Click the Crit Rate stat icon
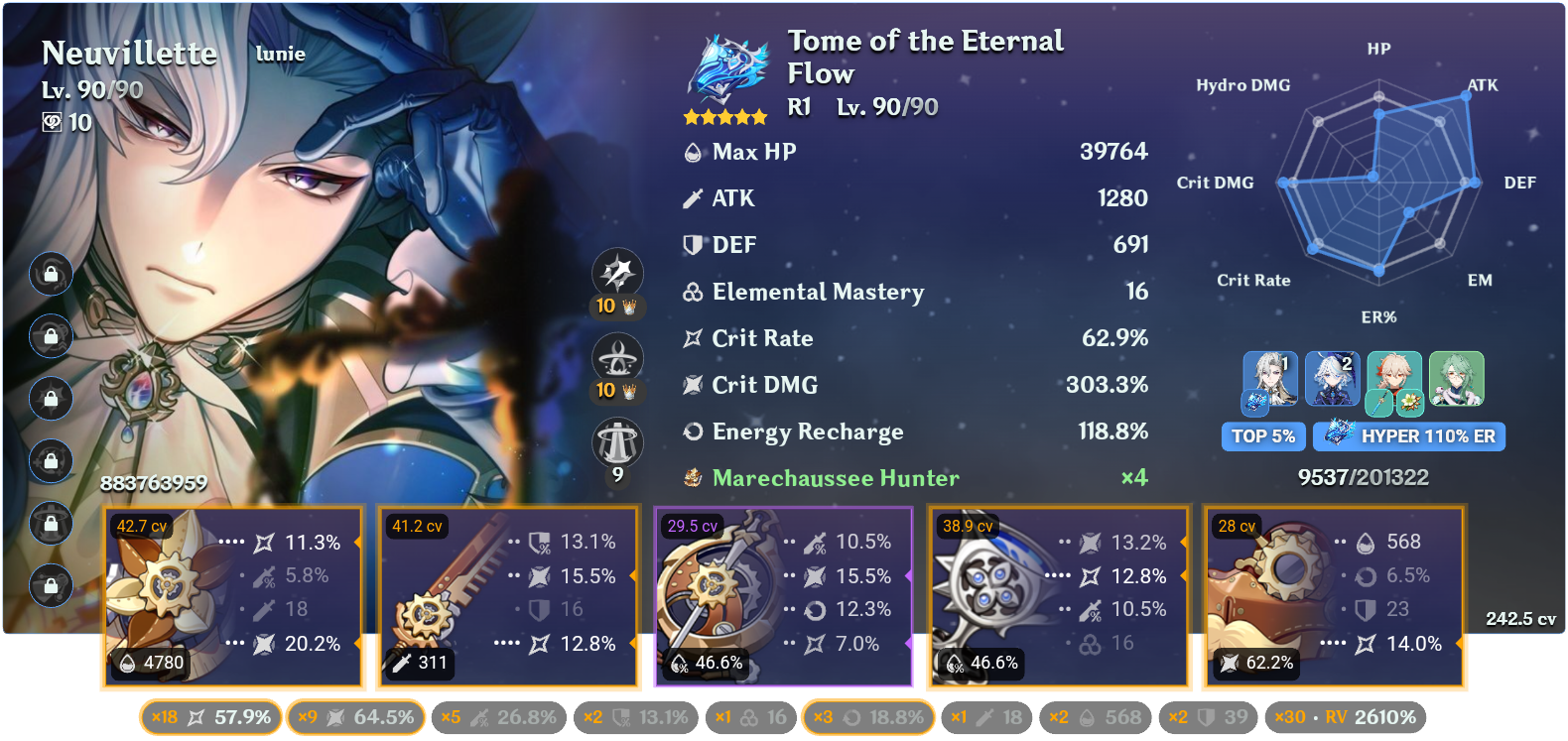Viewport: 1568px width, 741px height. coord(692,338)
